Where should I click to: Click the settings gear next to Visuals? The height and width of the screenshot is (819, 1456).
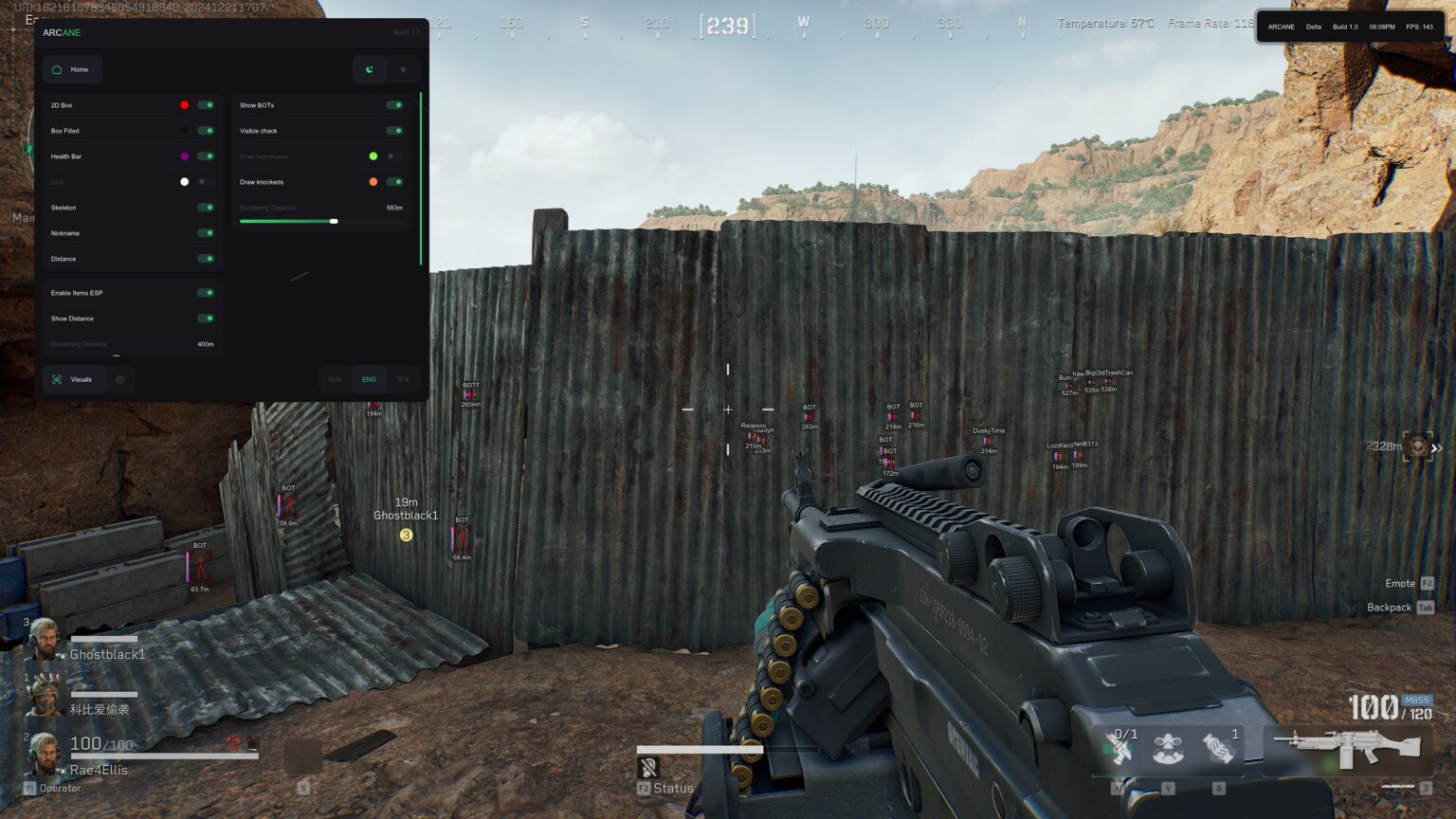[119, 379]
